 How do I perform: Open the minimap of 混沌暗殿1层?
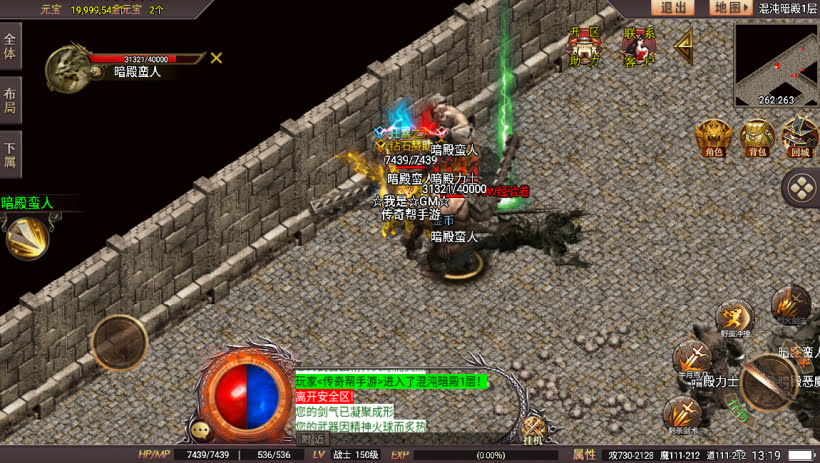tap(776, 65)
